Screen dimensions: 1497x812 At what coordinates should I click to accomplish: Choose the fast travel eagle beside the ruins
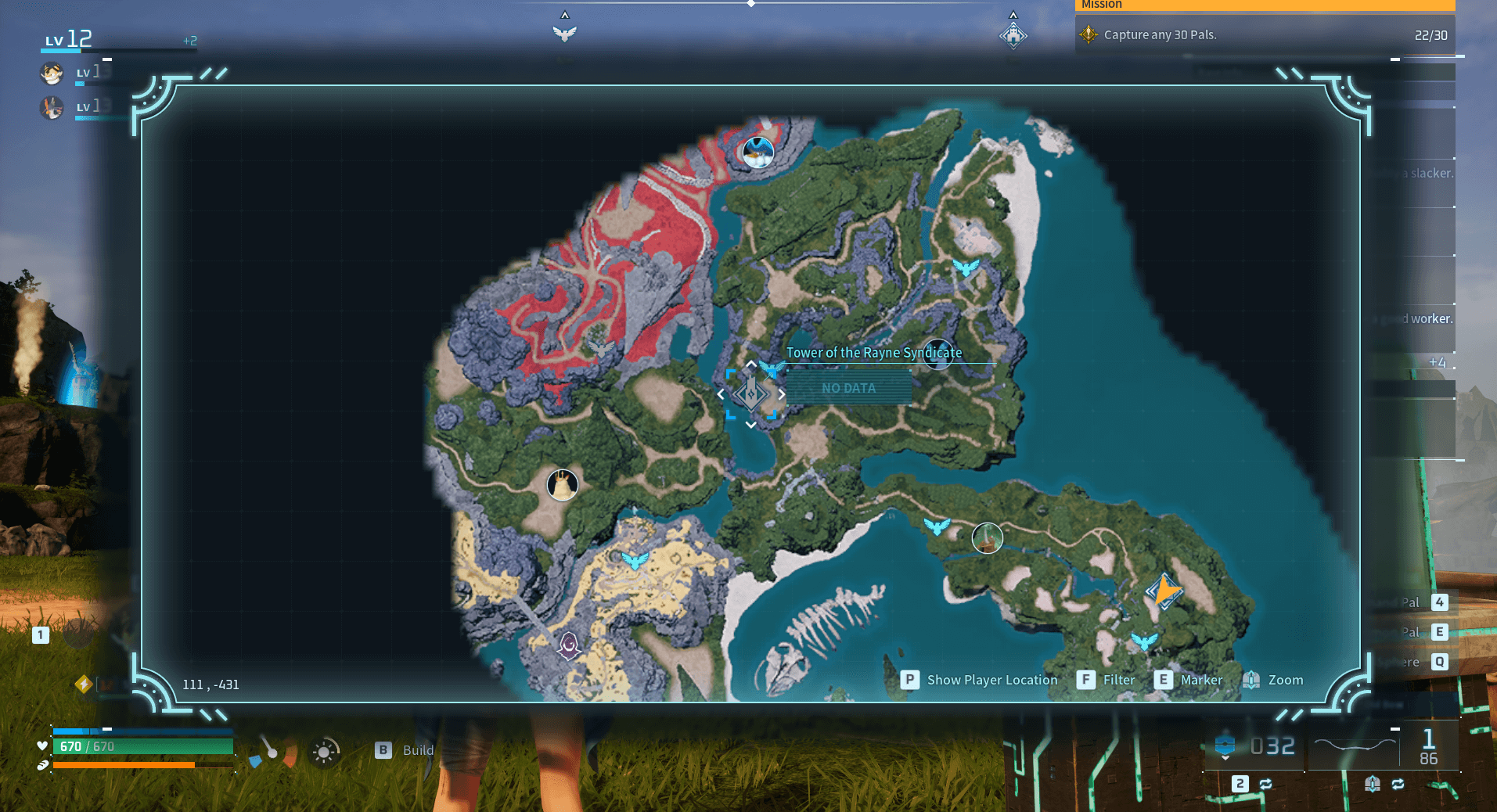(966, 268)
